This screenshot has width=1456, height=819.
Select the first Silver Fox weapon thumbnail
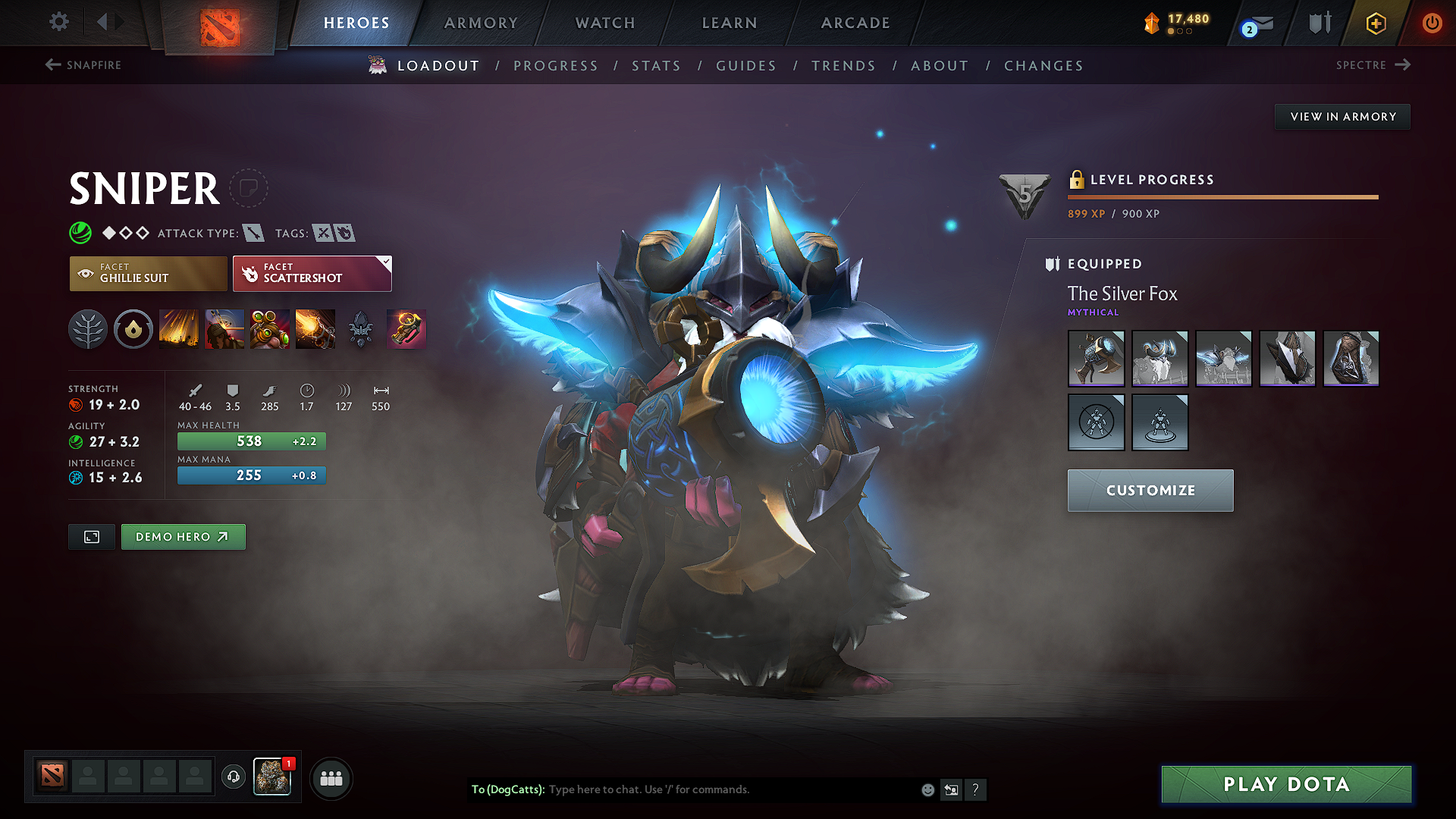(x=1096, y=358)
